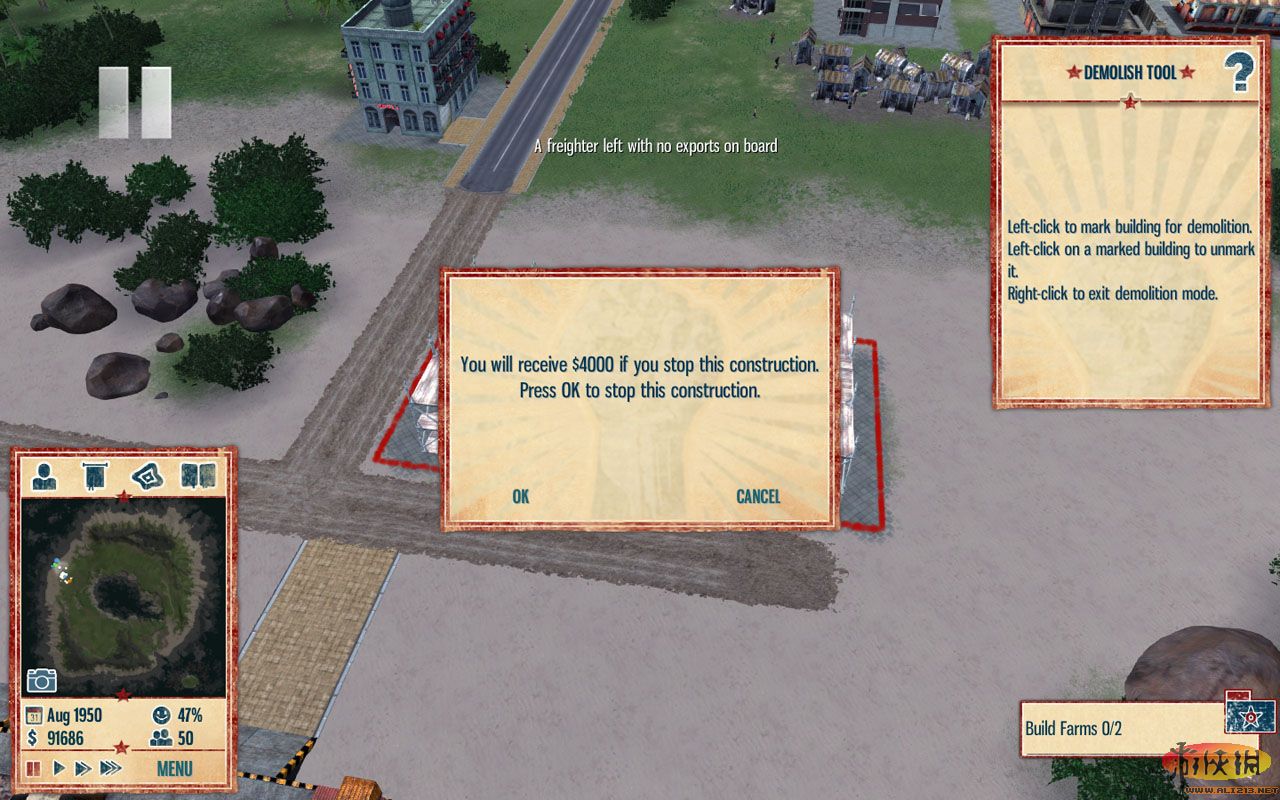This screenshot has width=1280, height=800.
Task: Set game speed to double fast-forward
Action: point(83,769)
